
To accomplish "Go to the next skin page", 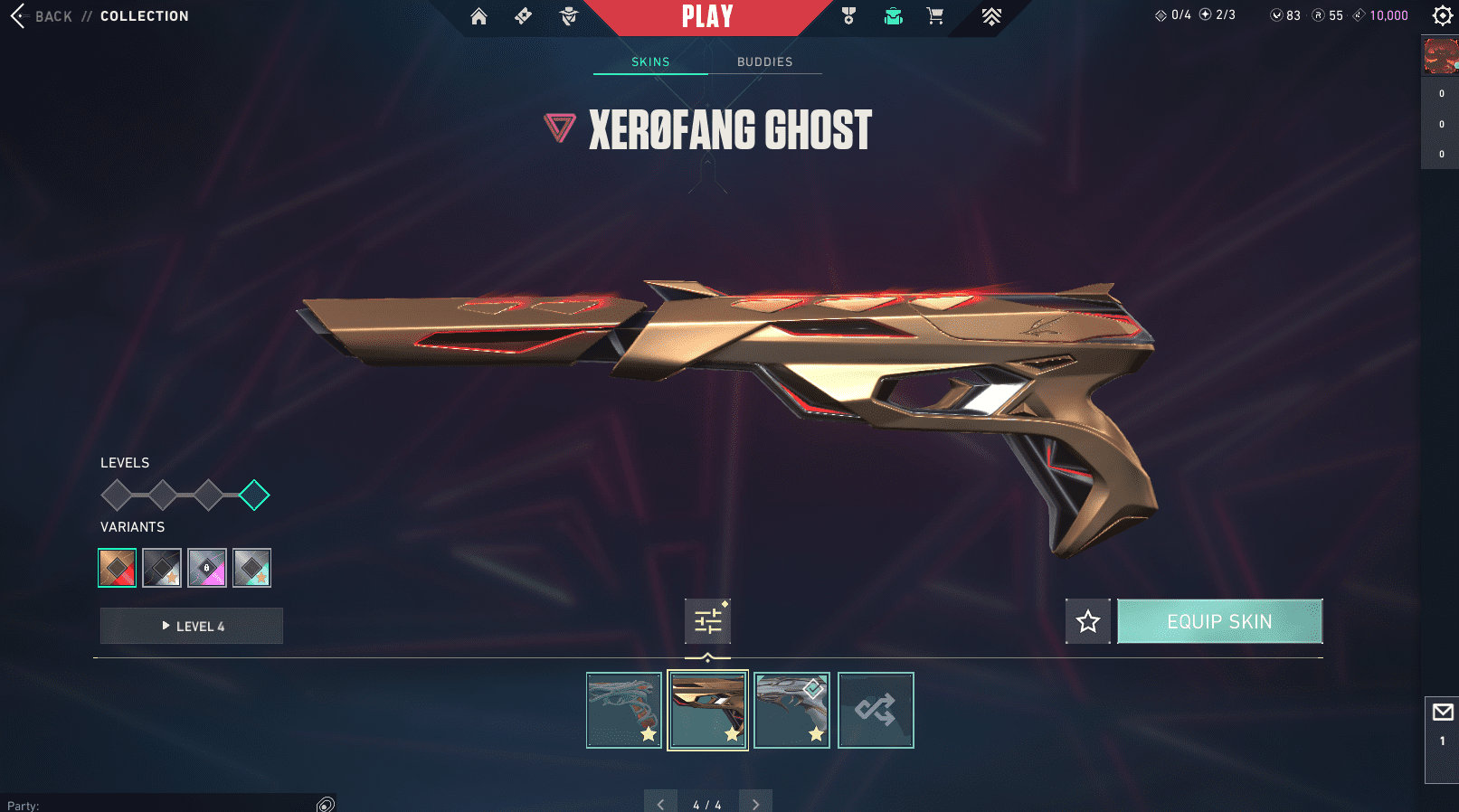I will (x=755, y=804).
